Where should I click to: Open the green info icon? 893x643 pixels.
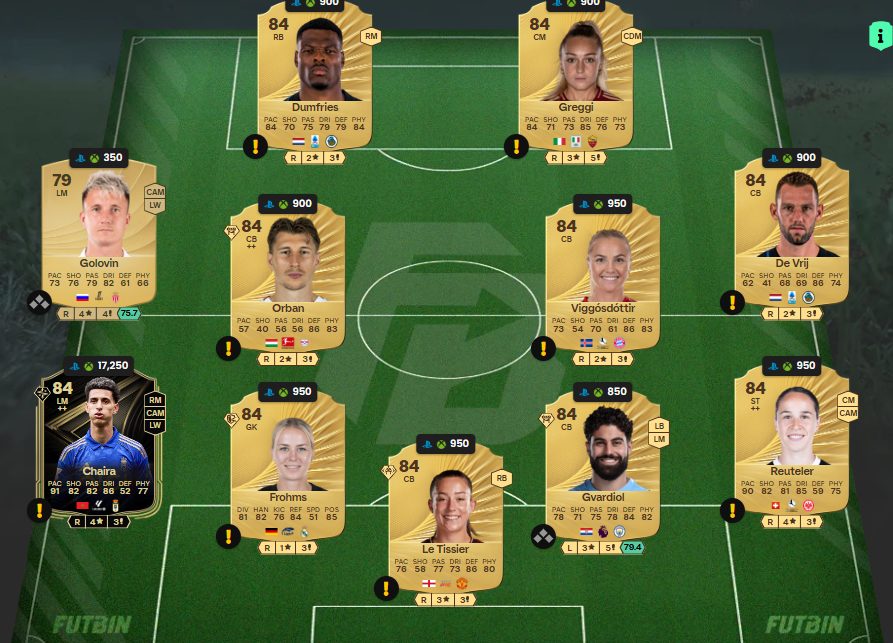click(x=879, y=37)
